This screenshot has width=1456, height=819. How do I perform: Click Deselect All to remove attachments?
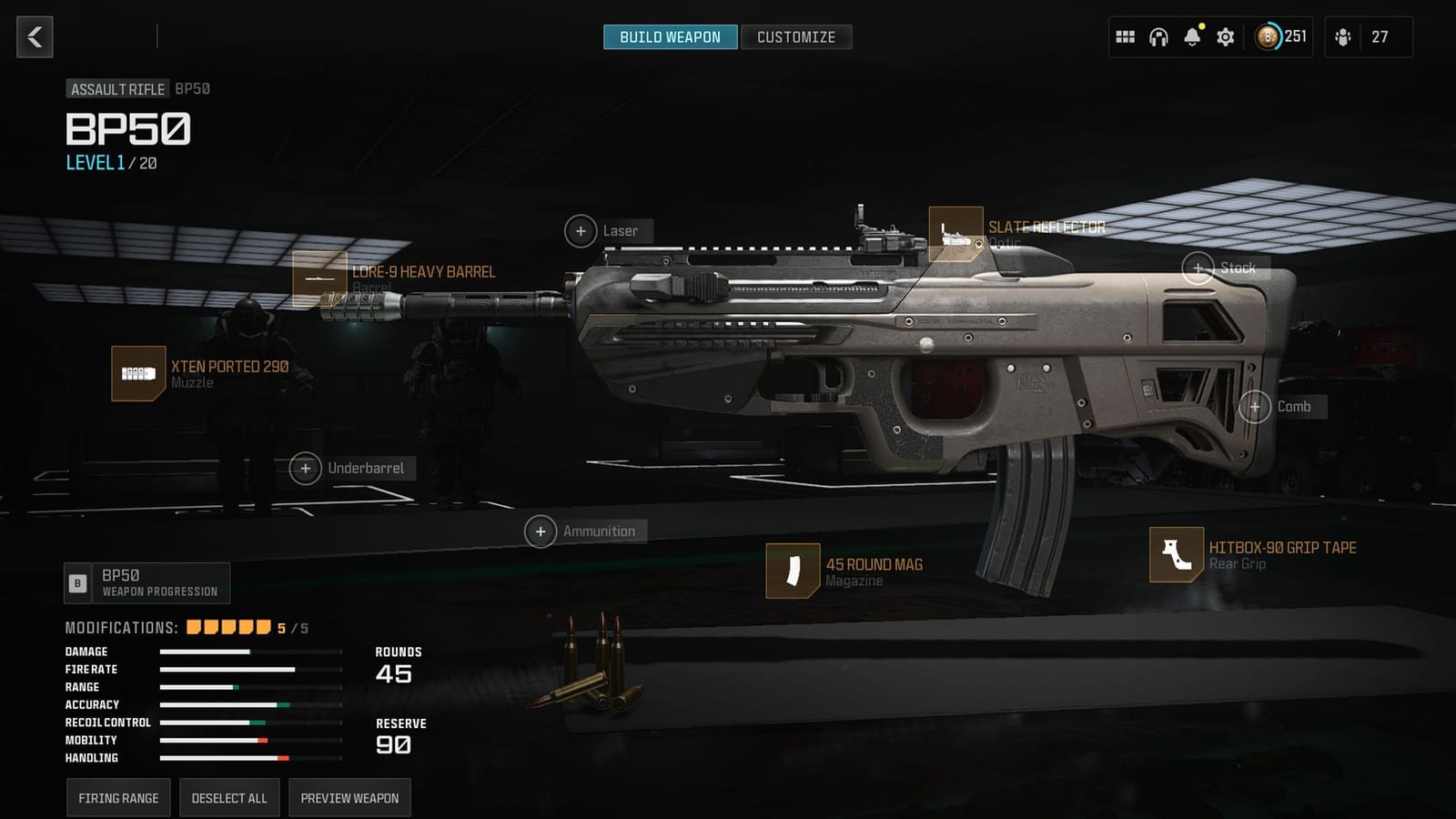[x=228, y=797]
